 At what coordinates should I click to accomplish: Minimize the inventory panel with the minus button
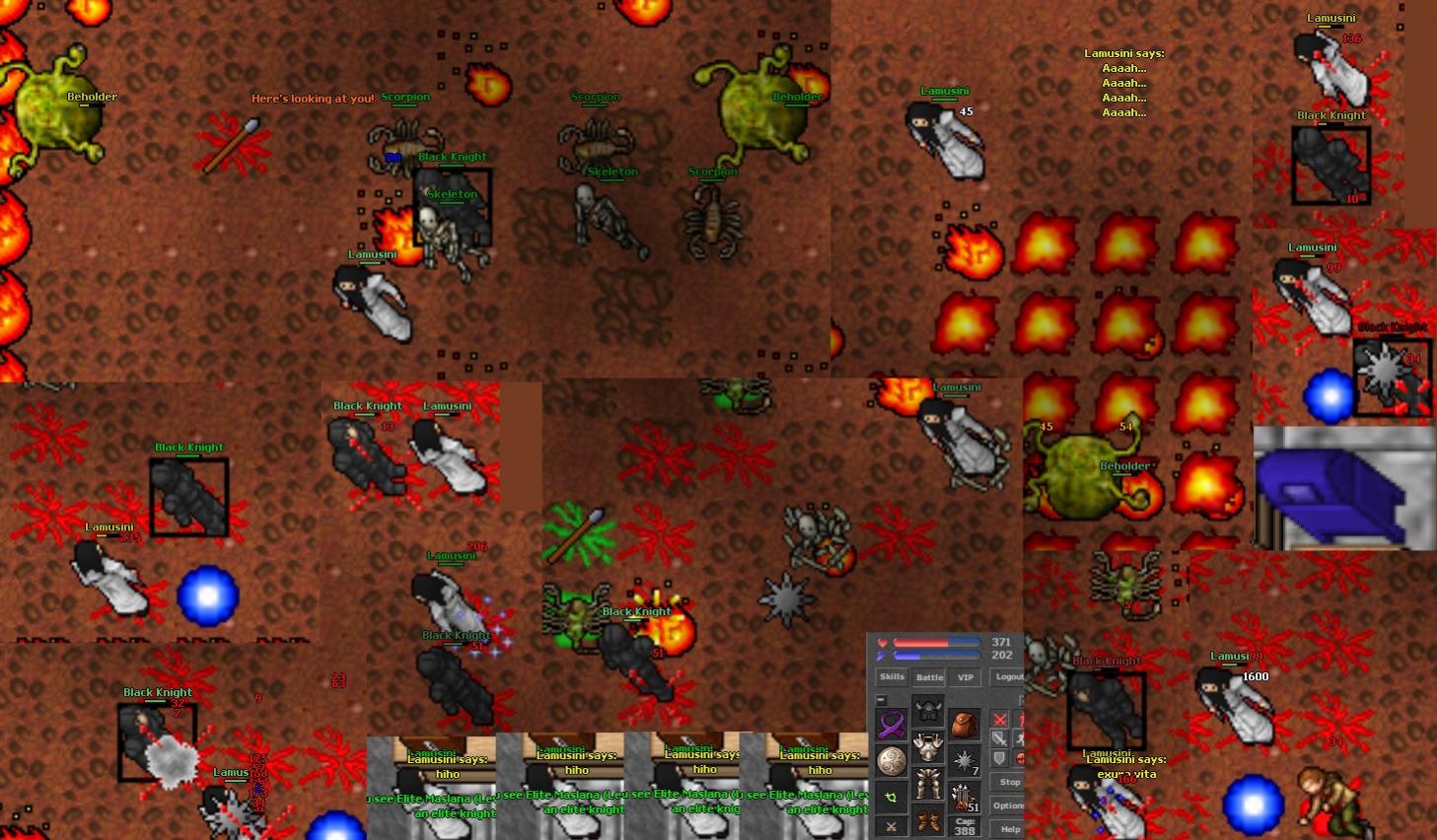(x=881, y=700)
